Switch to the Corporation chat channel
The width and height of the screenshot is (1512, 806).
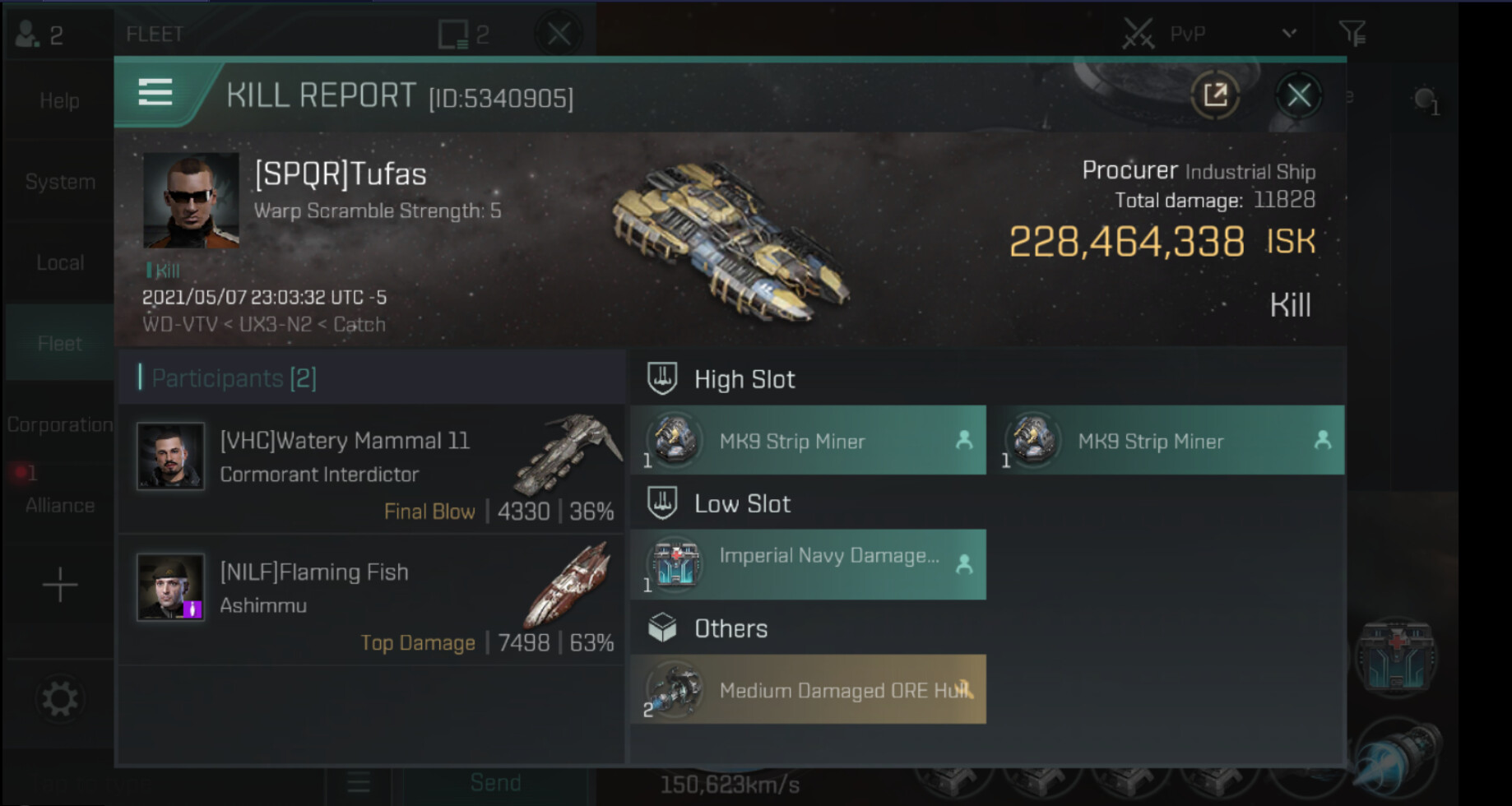point(59,424)
